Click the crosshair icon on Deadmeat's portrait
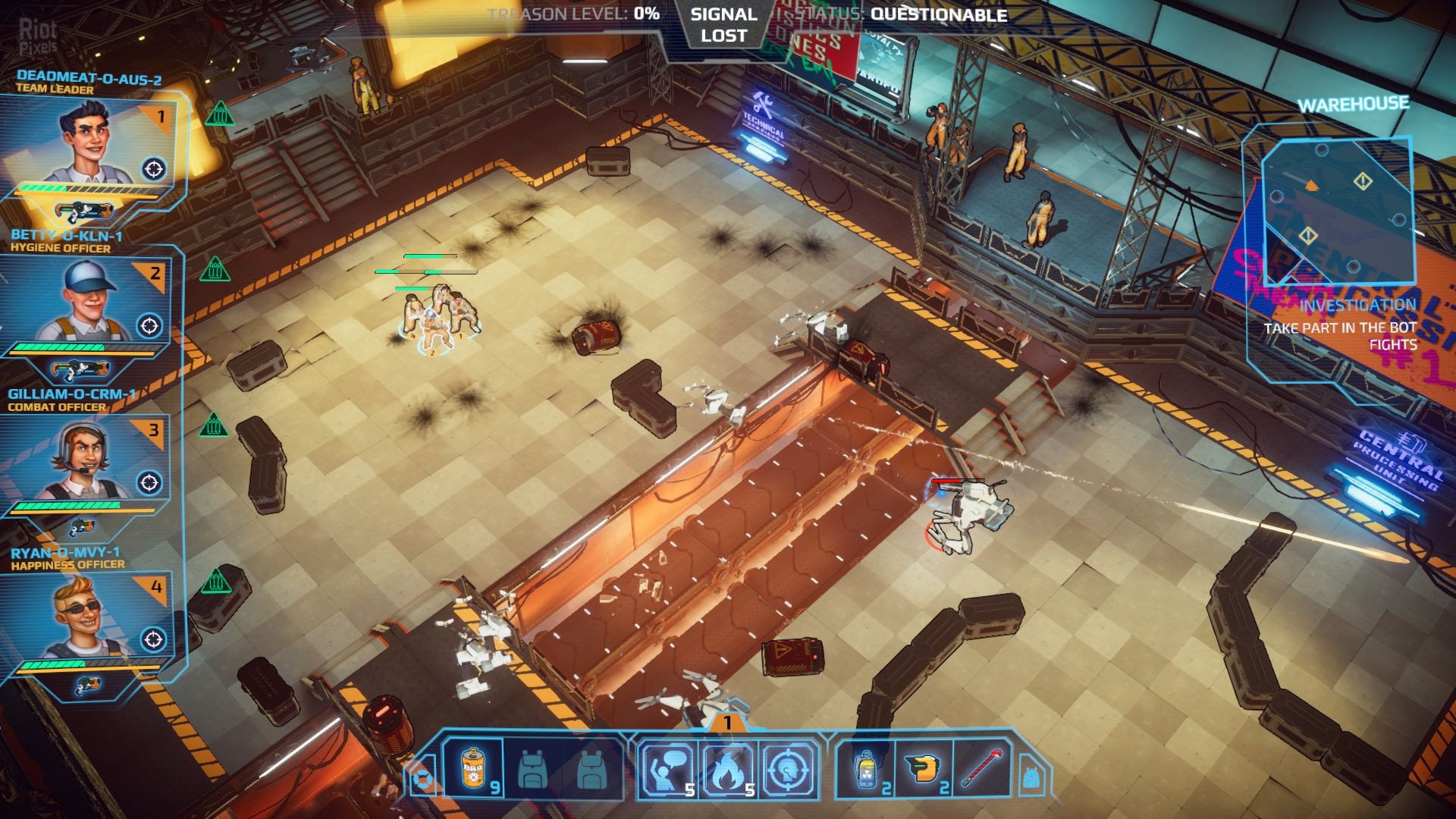Image resolution: width=1456 pixels, height=819 pixels. (154, 168)
